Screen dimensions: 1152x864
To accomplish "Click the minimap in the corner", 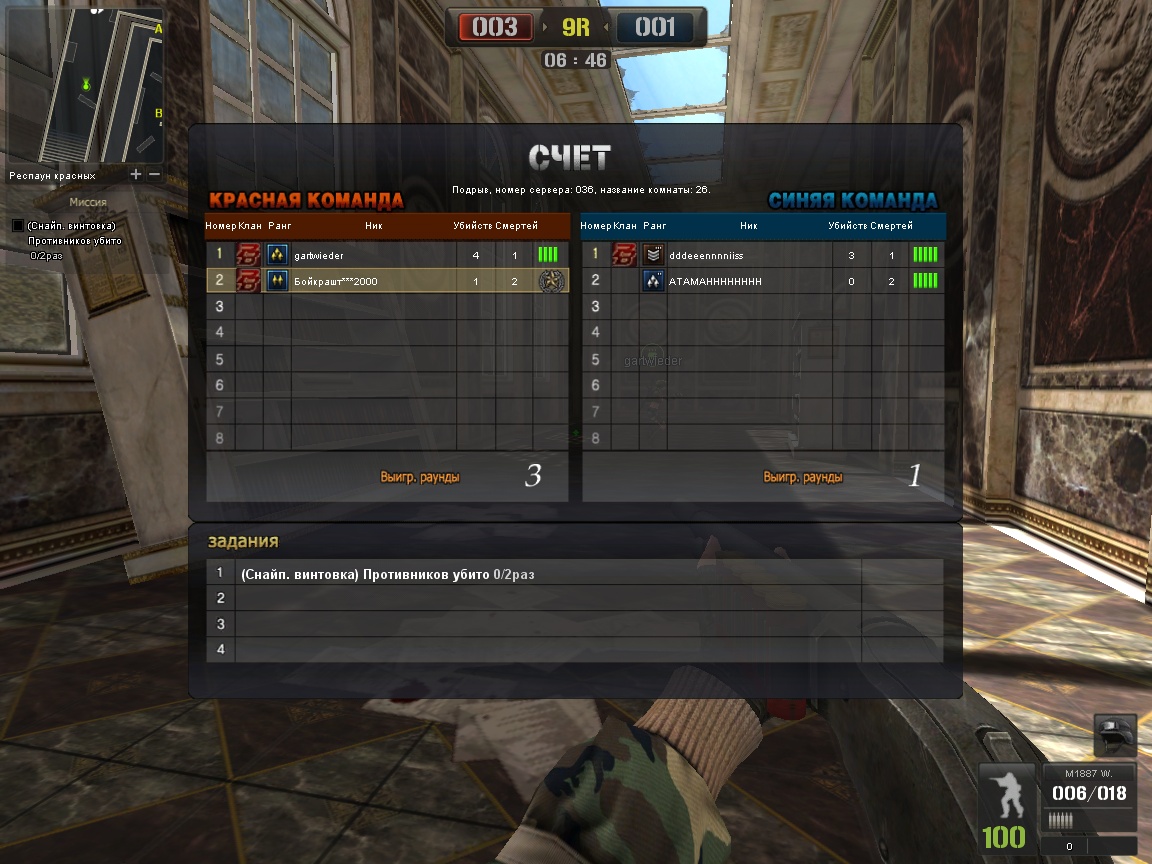I will (x=86, y=86).
